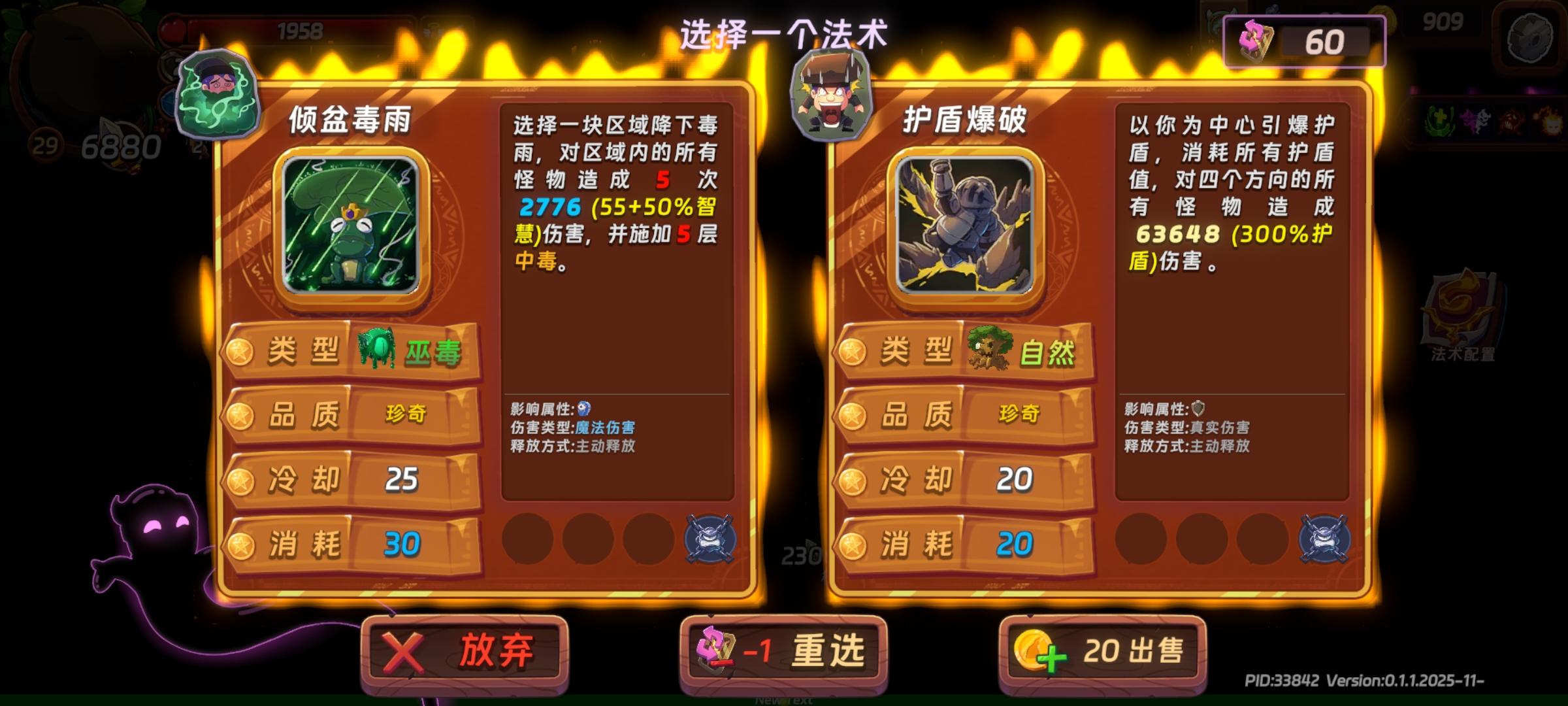
Task: Click the pink reroll token icon beside 60
Action: [x=1255, y=41]
